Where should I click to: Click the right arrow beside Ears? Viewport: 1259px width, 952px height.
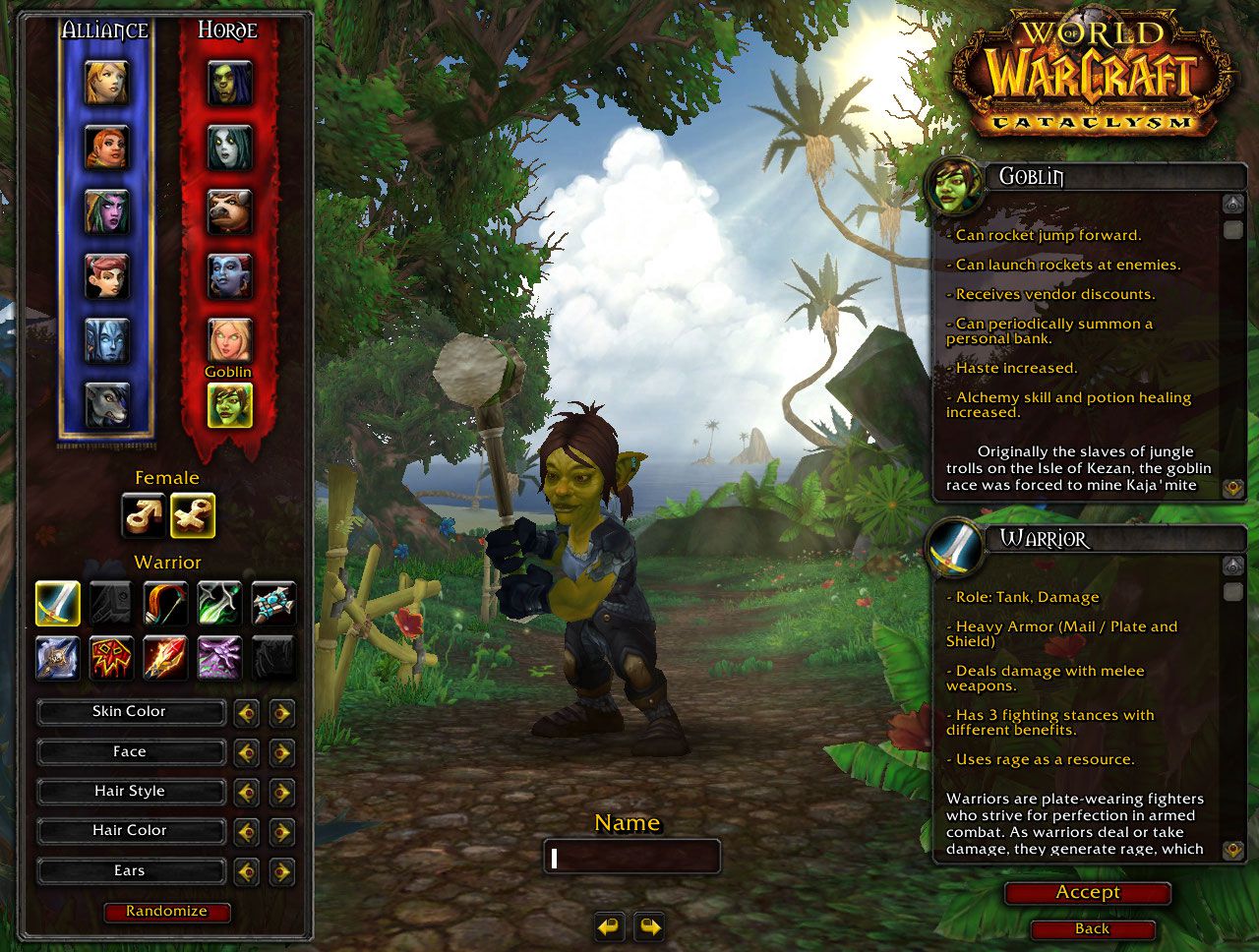click(x=282, y=870)
